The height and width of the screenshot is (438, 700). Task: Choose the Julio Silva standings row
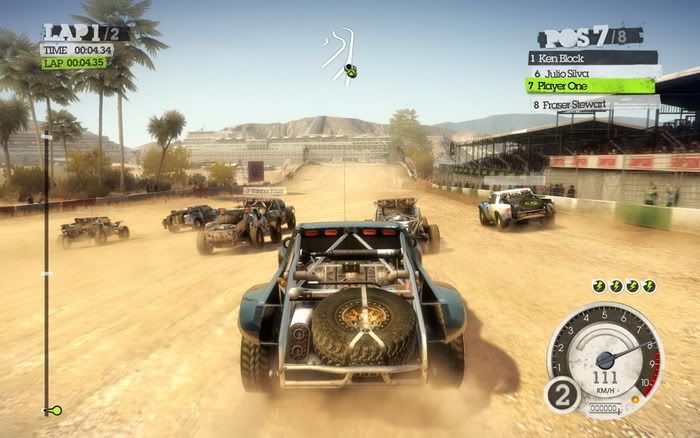(x=591, y=72)
